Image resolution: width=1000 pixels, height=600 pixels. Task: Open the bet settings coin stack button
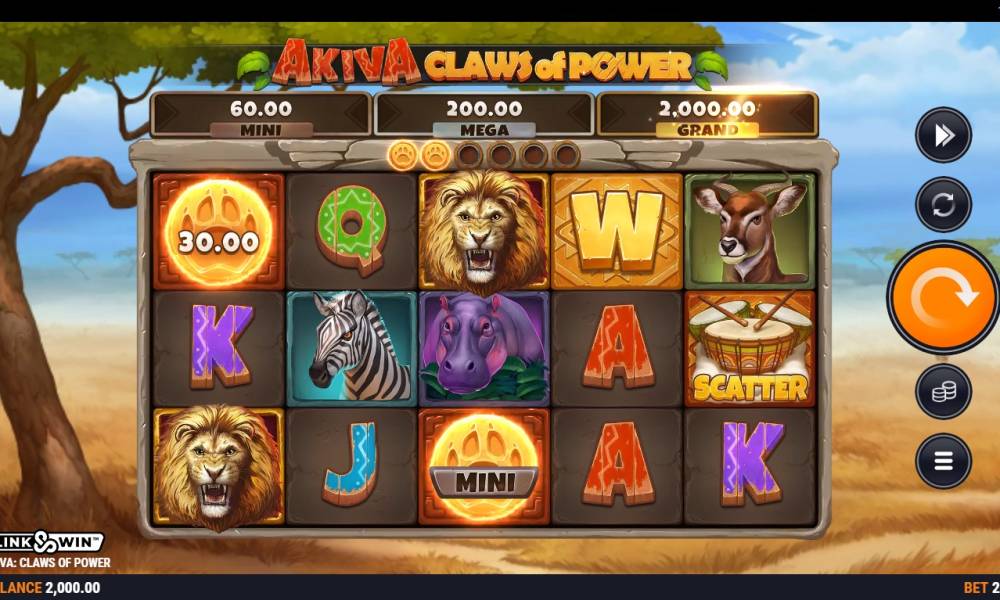click(943, 392)
